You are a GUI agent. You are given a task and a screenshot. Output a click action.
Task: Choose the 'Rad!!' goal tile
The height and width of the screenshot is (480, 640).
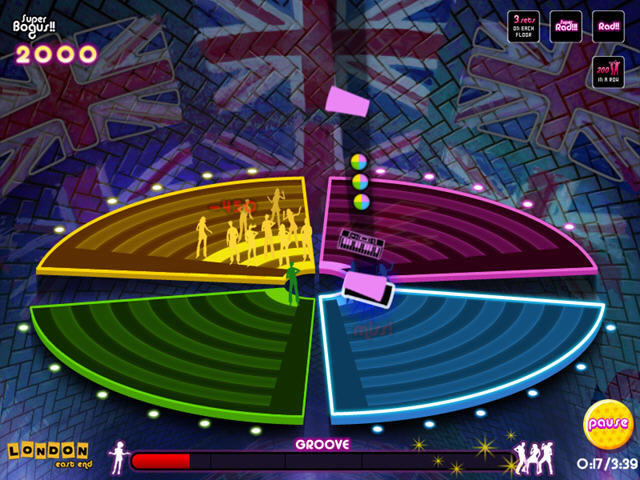click(608, 26)
